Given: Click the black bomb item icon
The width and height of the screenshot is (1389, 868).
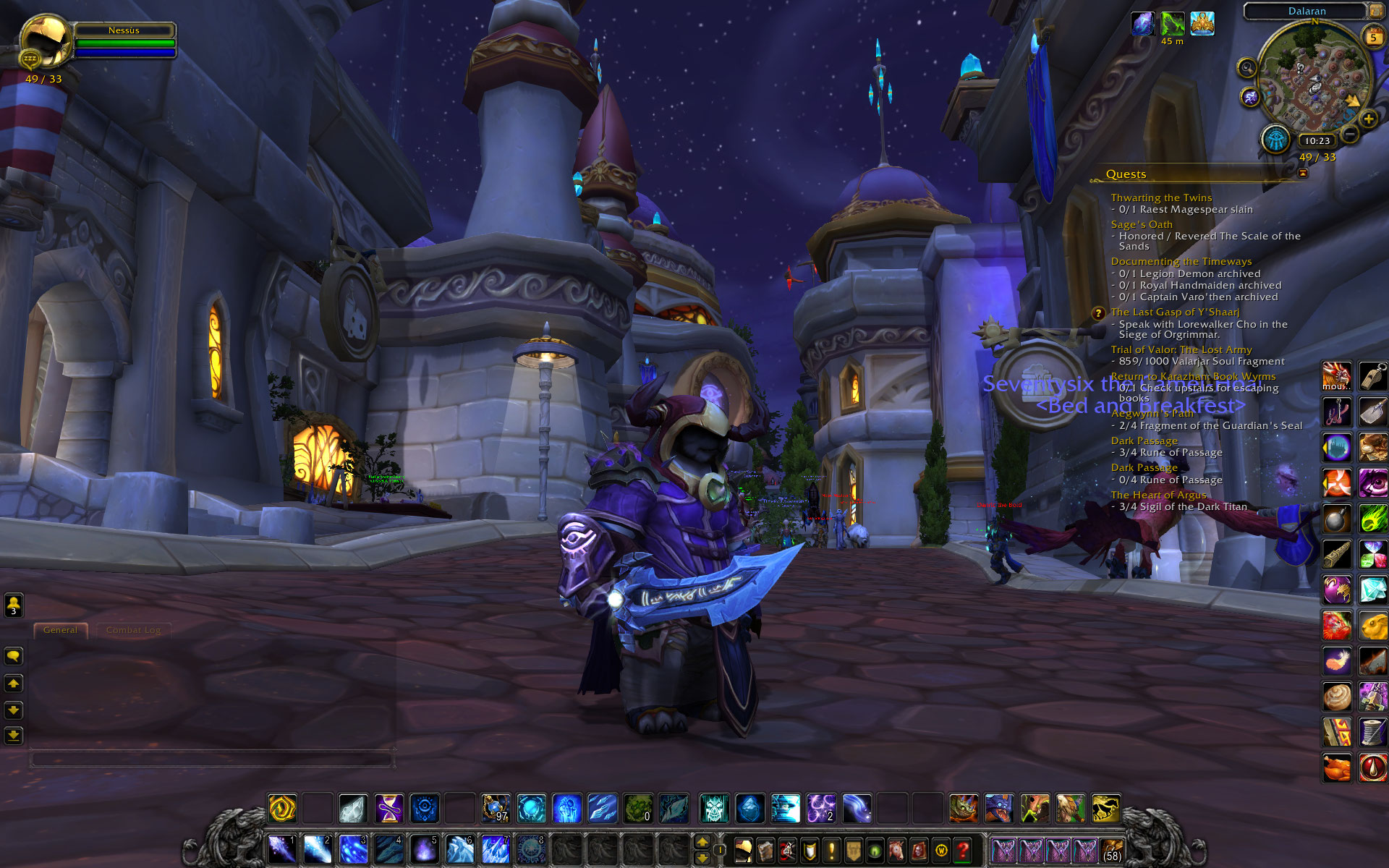Looking at the screenshot, I should [1336, 519].
